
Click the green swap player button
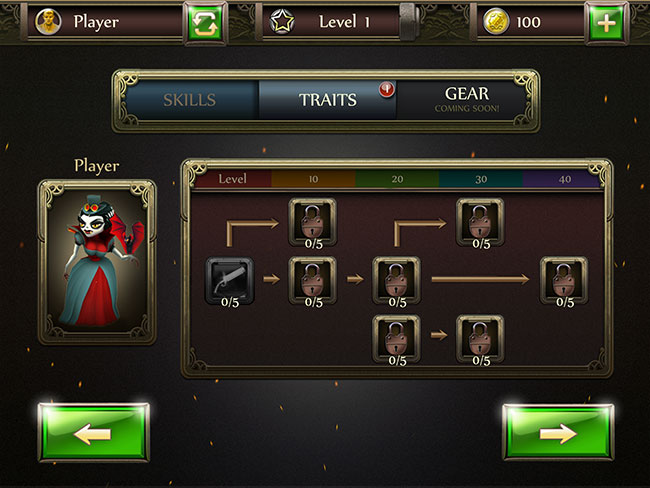click(x=205, y=22)
